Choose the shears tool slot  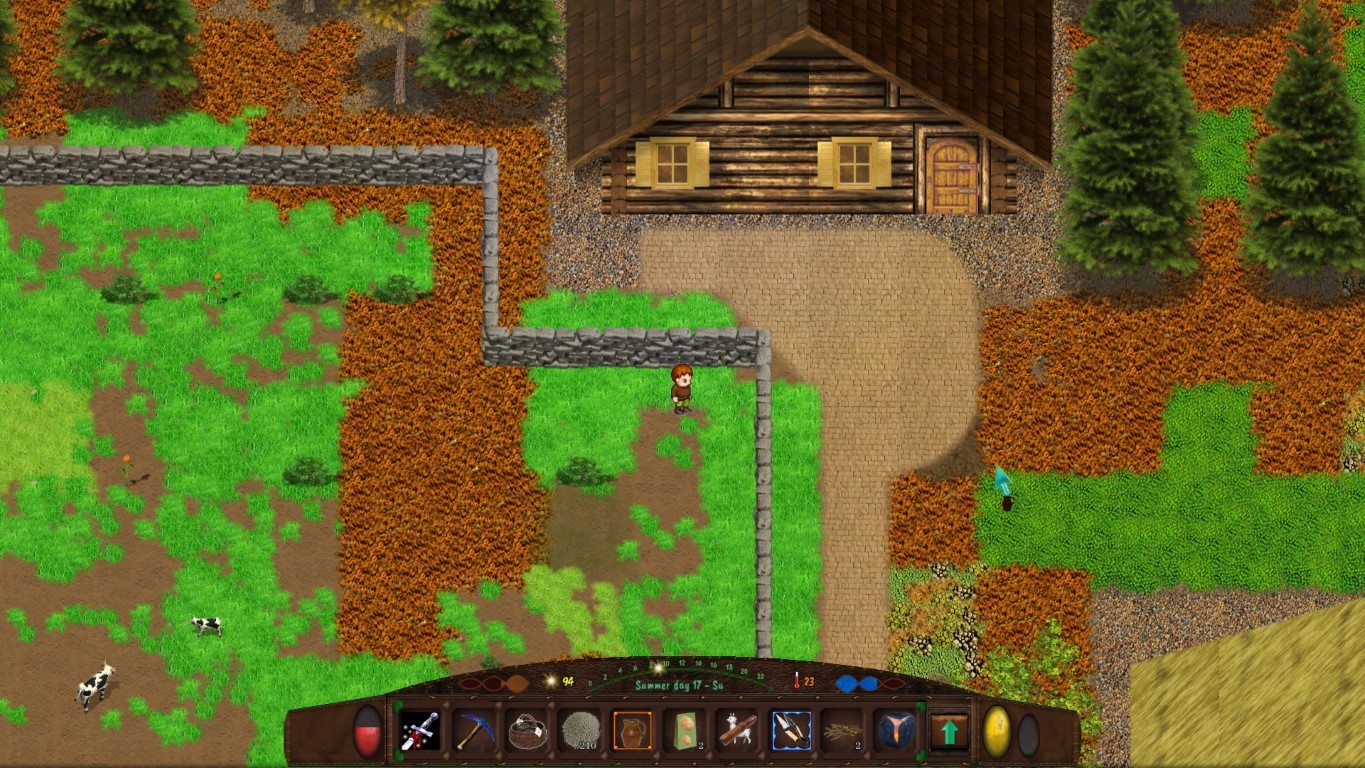click(791, 731)
